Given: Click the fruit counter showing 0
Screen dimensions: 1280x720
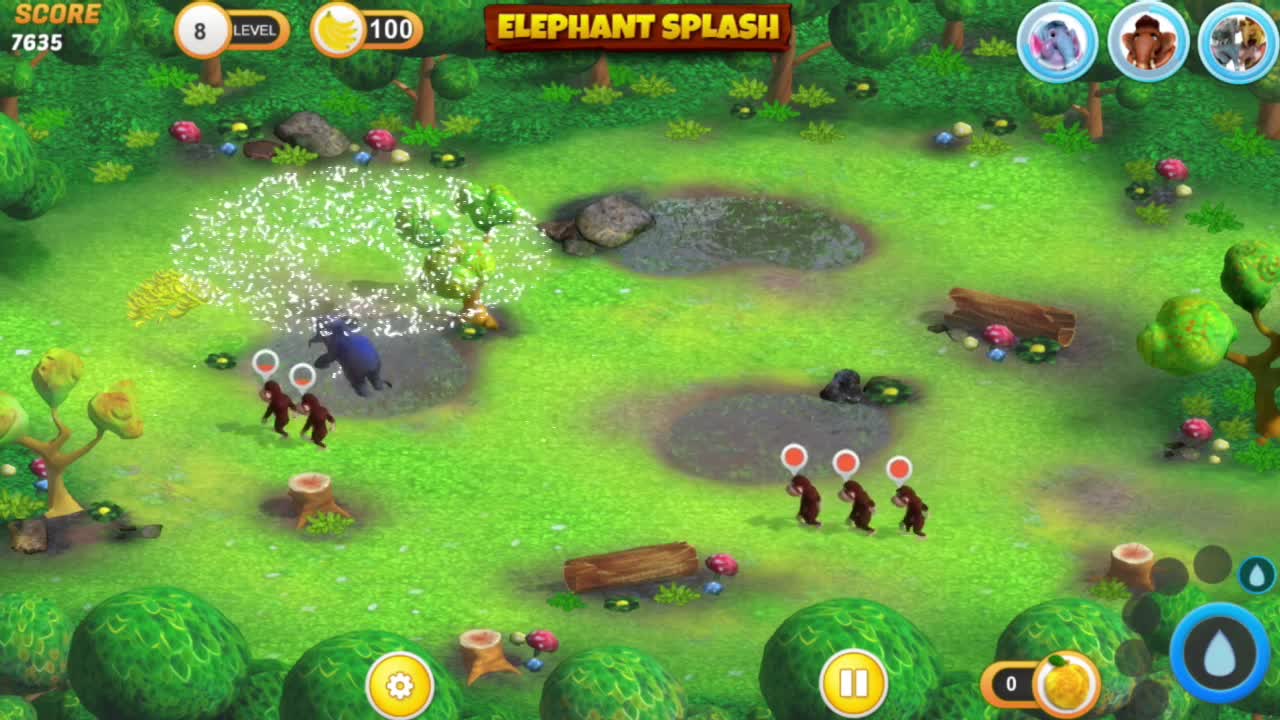Looking at the screenshot, I should [1010, 683].
